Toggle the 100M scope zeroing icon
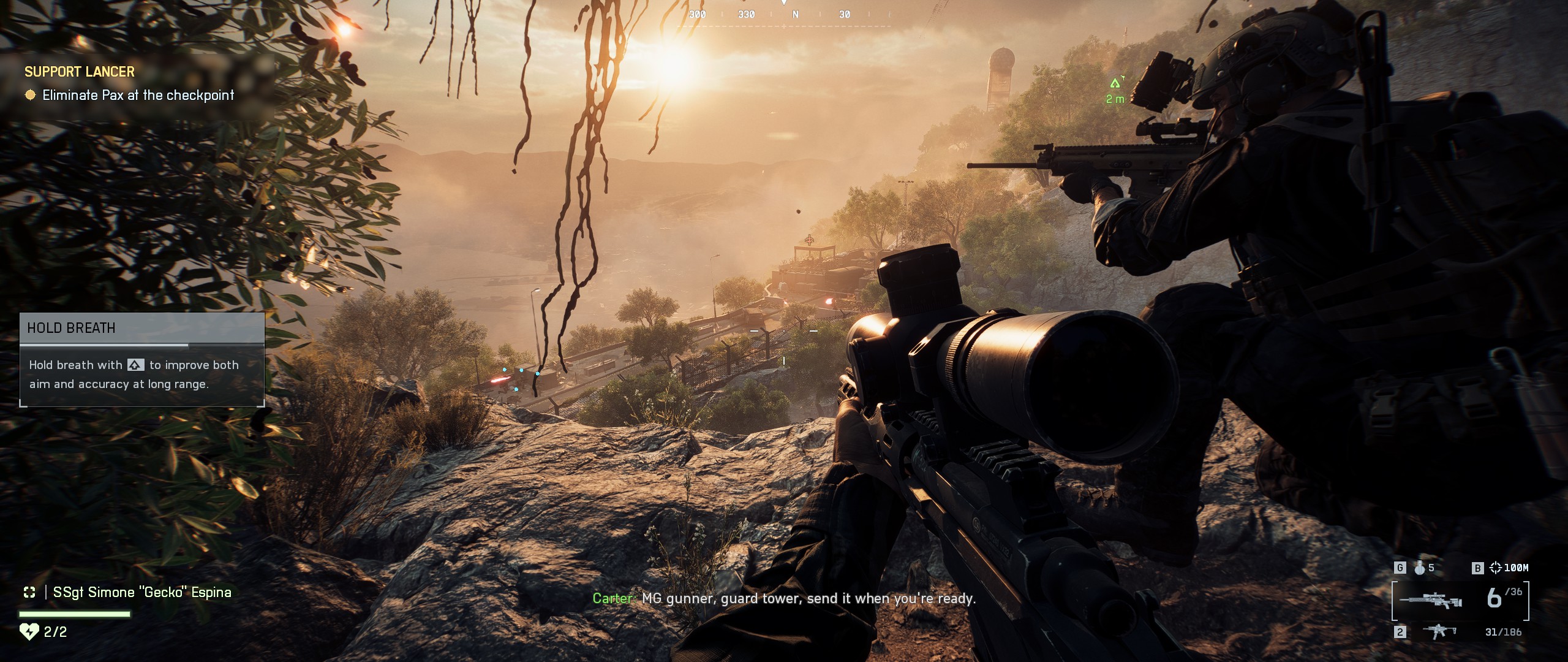This screenshot has height=662, width=1568. click(x=1495, y=568)
